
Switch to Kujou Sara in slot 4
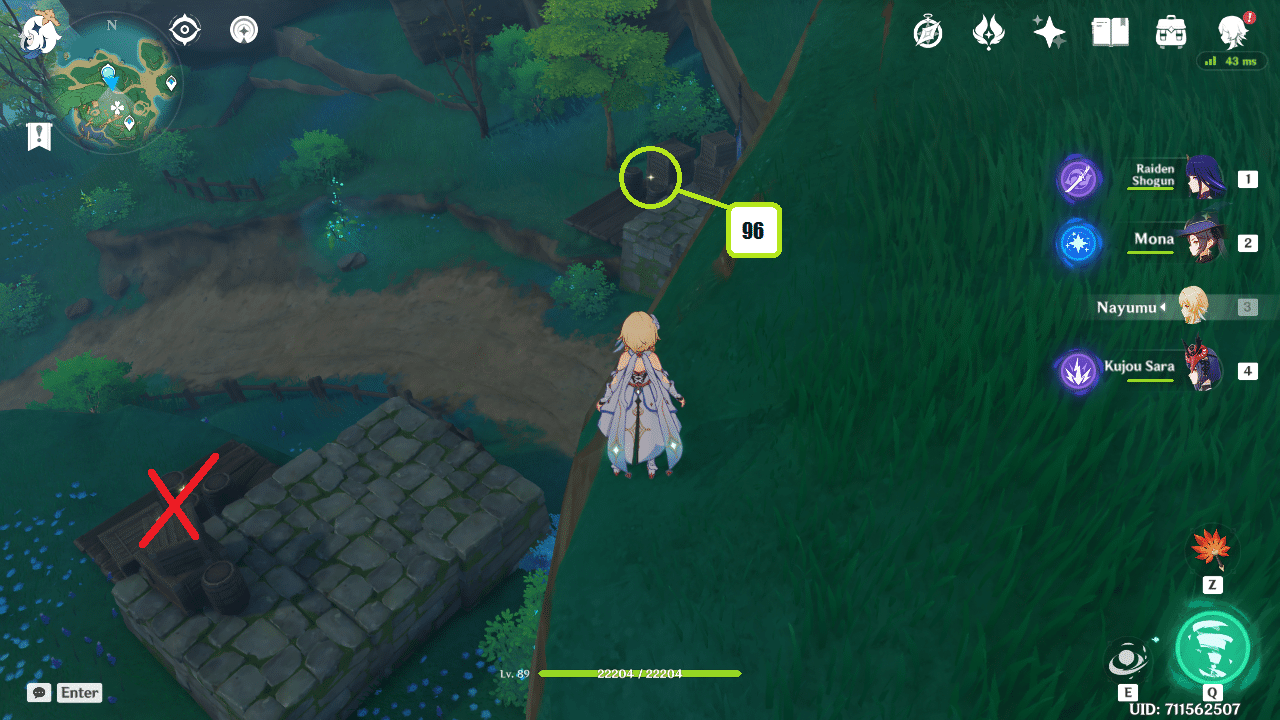click(1205, 368)
